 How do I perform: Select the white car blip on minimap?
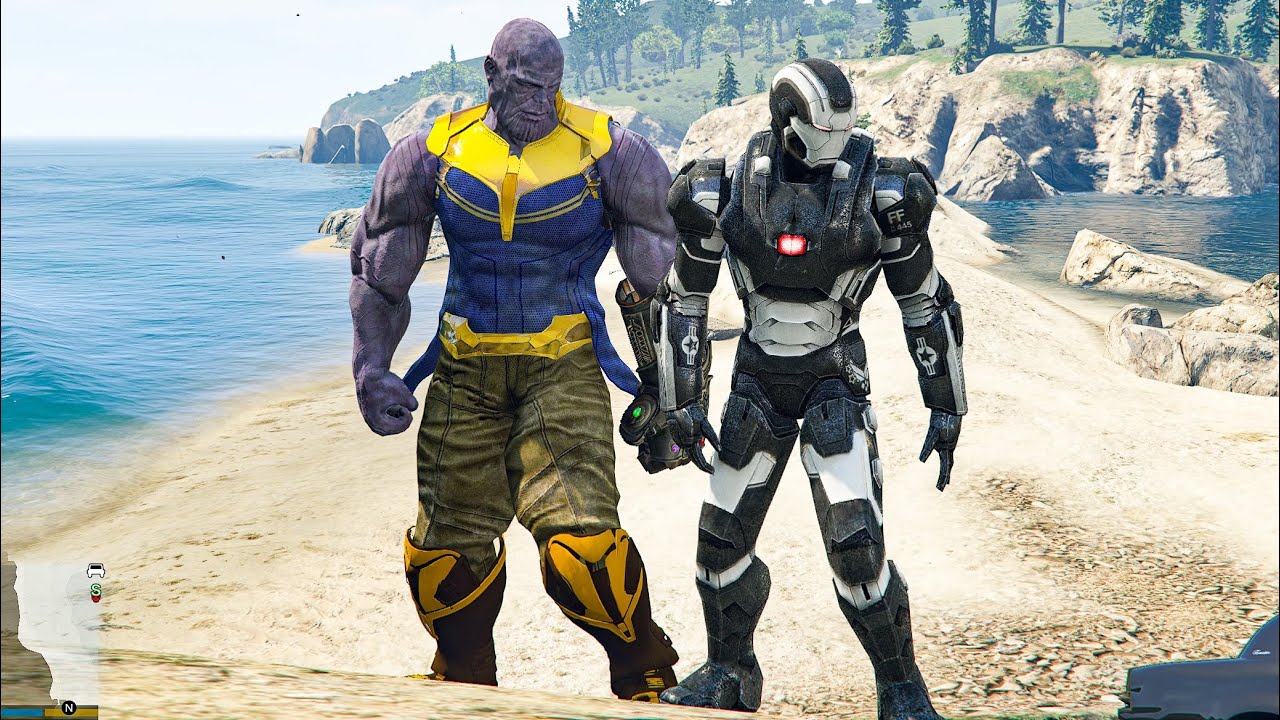click(96, 570)
